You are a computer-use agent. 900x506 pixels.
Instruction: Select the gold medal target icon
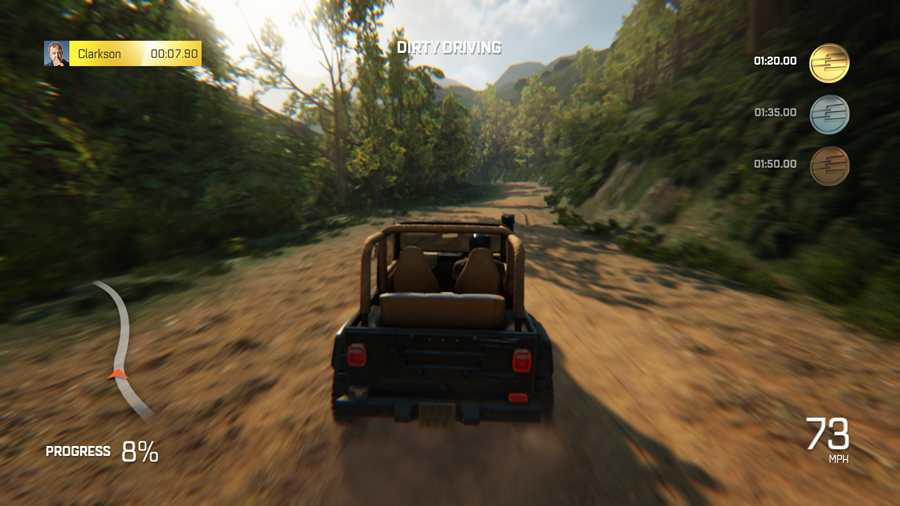829,63
